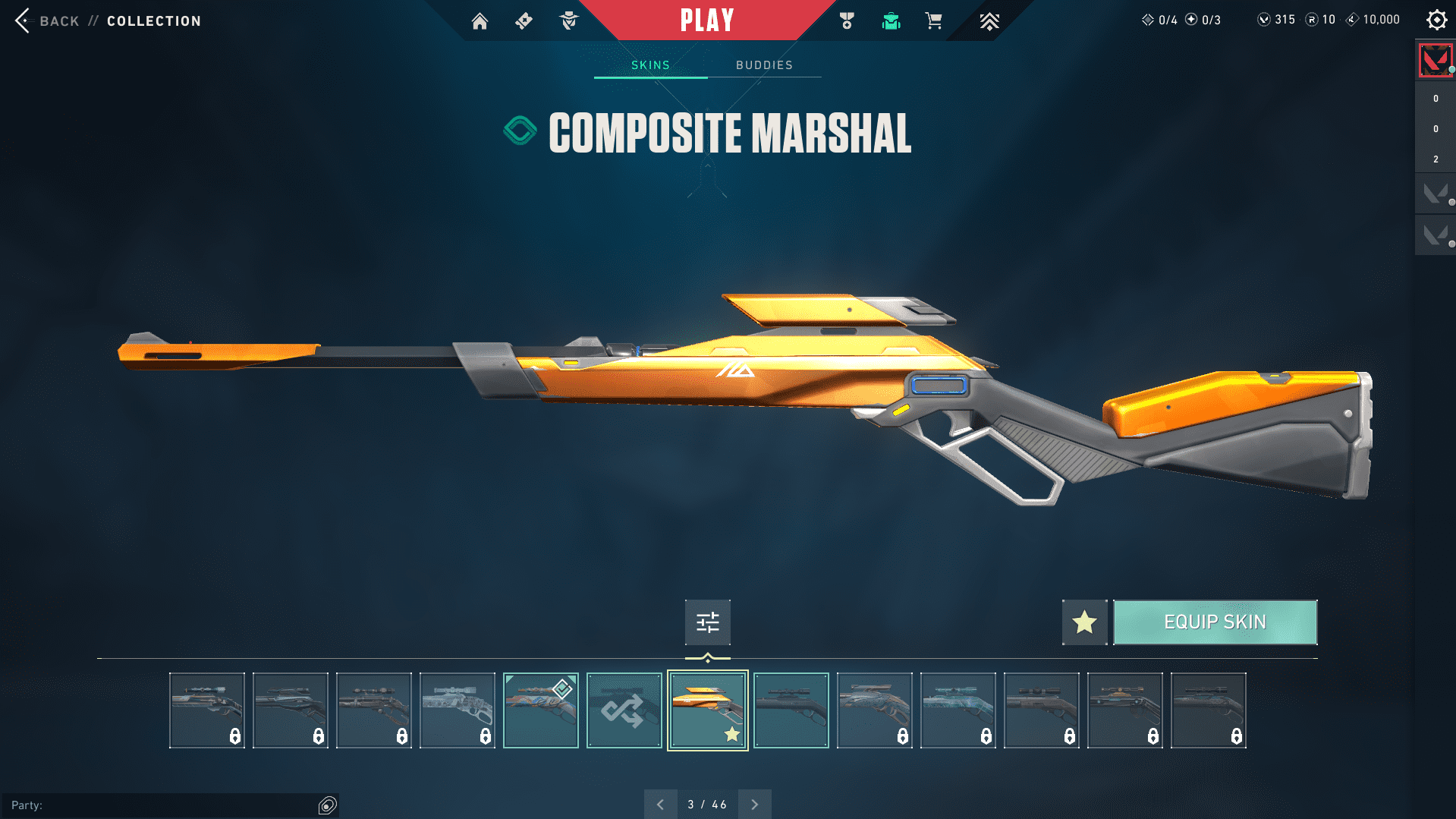
Task: Switch to the Buddies tab
Action: (764, 65)
